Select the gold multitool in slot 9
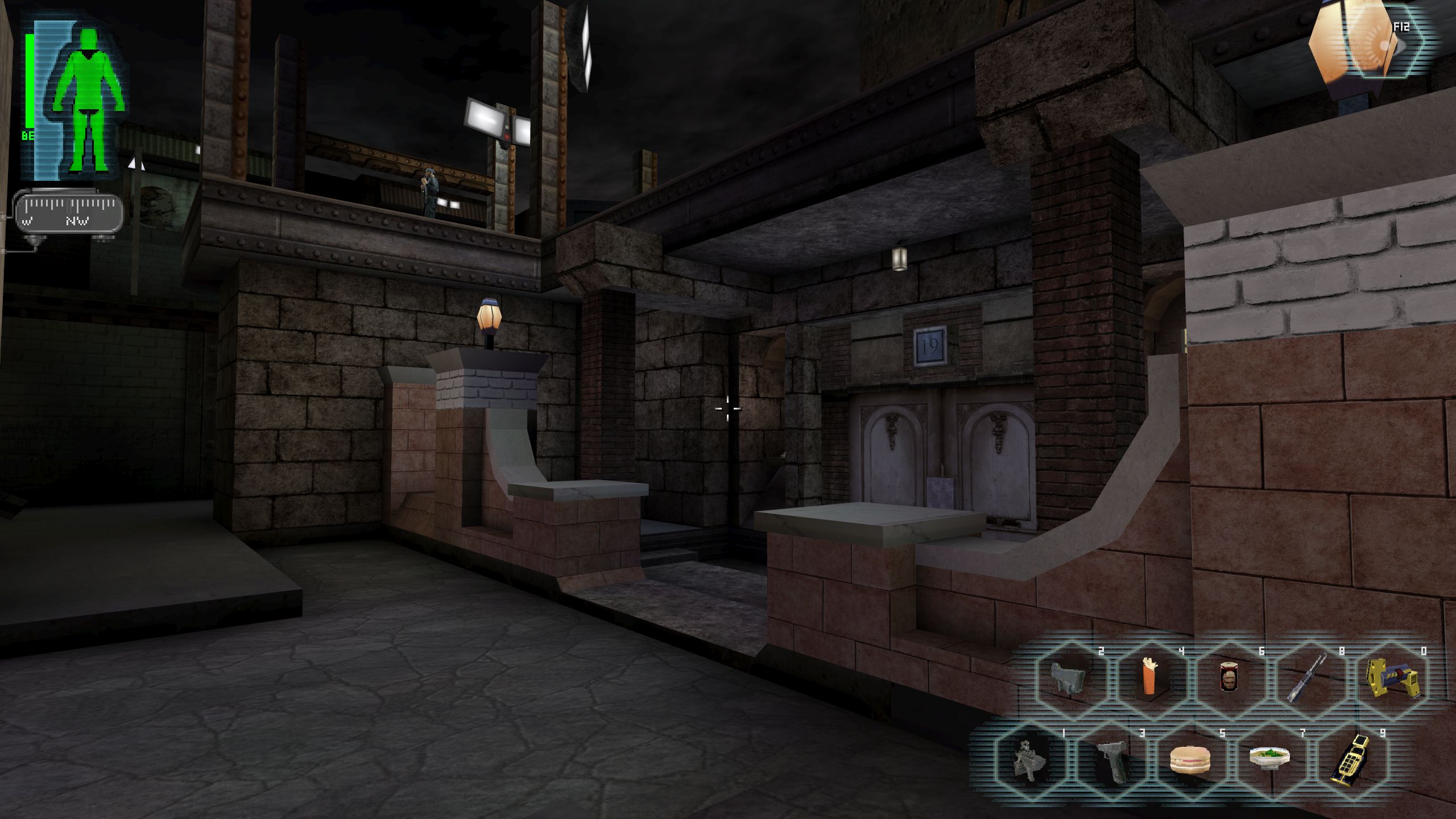 pos(1350,760)
